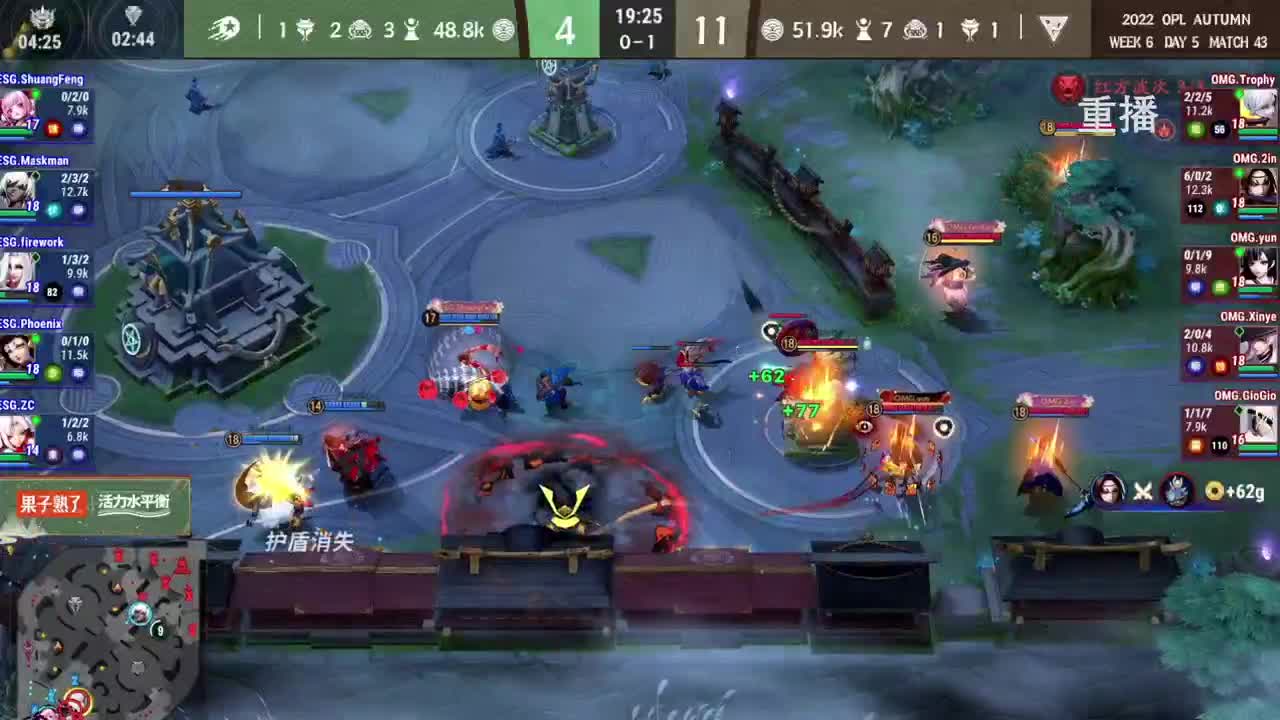Image resolution: width=1280 pixels, height=720 pixels.
Task: Click the flame kill-streak icon beside 重播
Action: tap(1163, 130)
